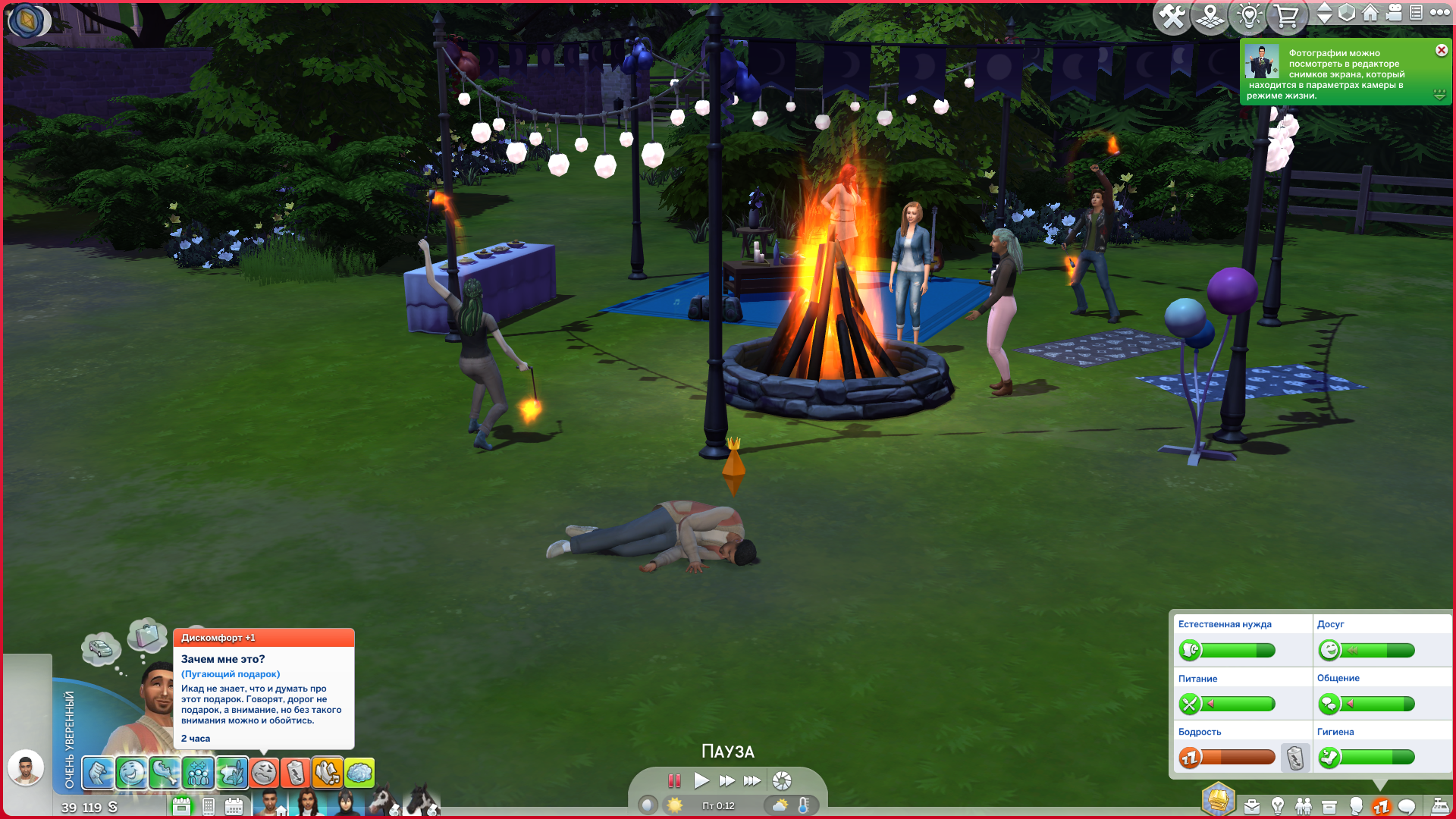
Task: Open the shopping cart store button
Action: tap(1286, 16)
